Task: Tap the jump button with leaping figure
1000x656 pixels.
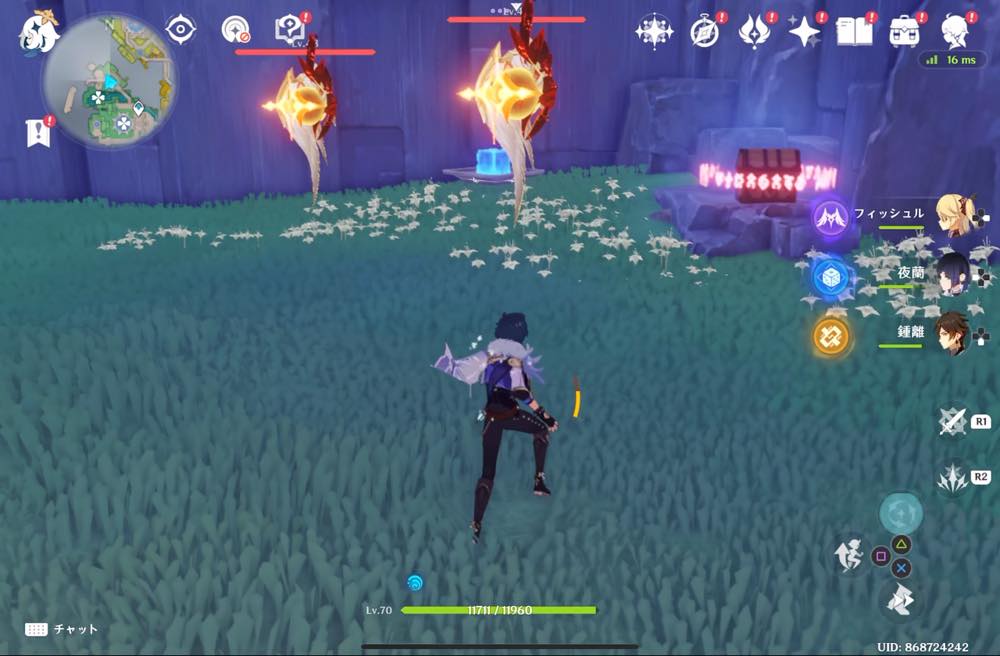Action: (x=849, y=557)
